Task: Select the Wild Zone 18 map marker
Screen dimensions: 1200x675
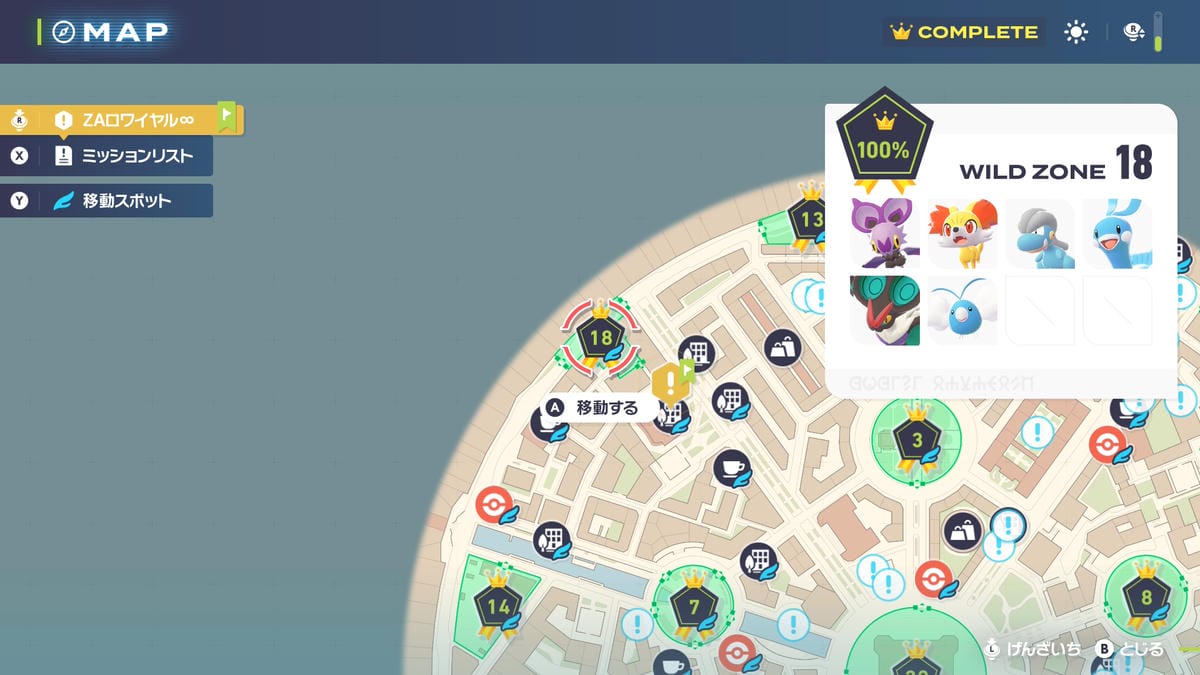Action: pyautogui.click(x=600, y=338)
